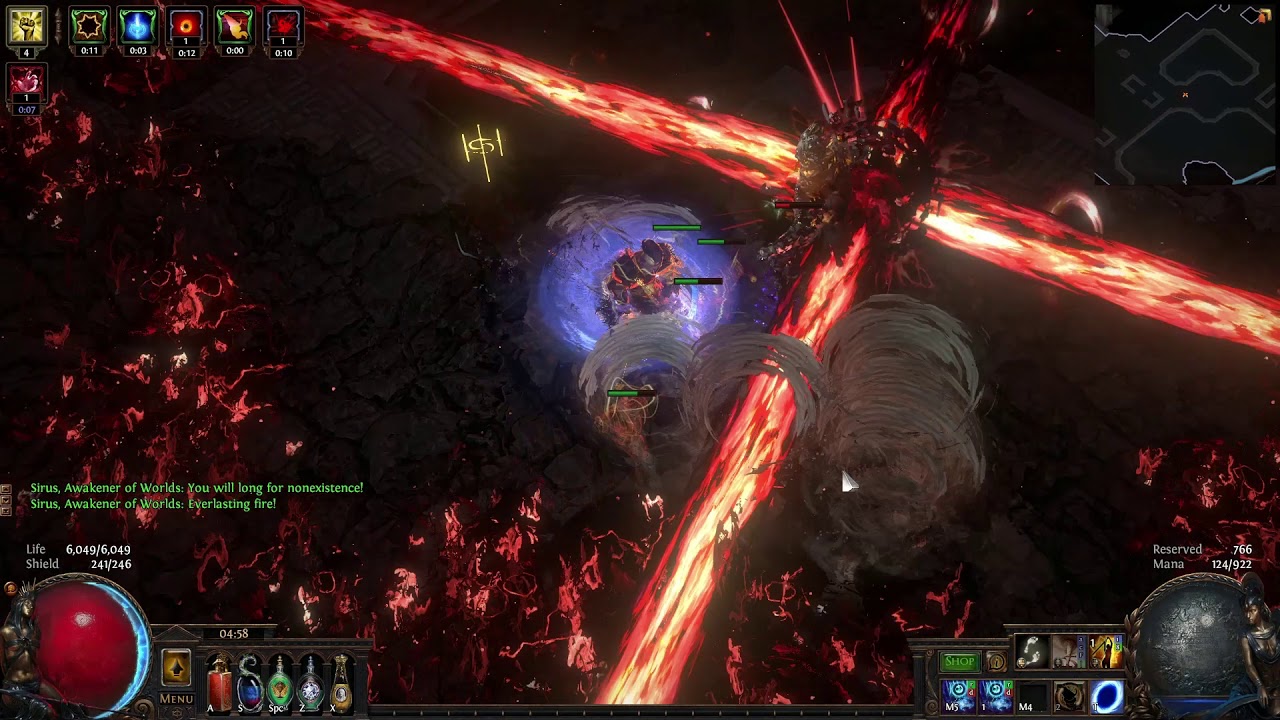Use the serpent-wrapped blue and red flask

point(249,682)
